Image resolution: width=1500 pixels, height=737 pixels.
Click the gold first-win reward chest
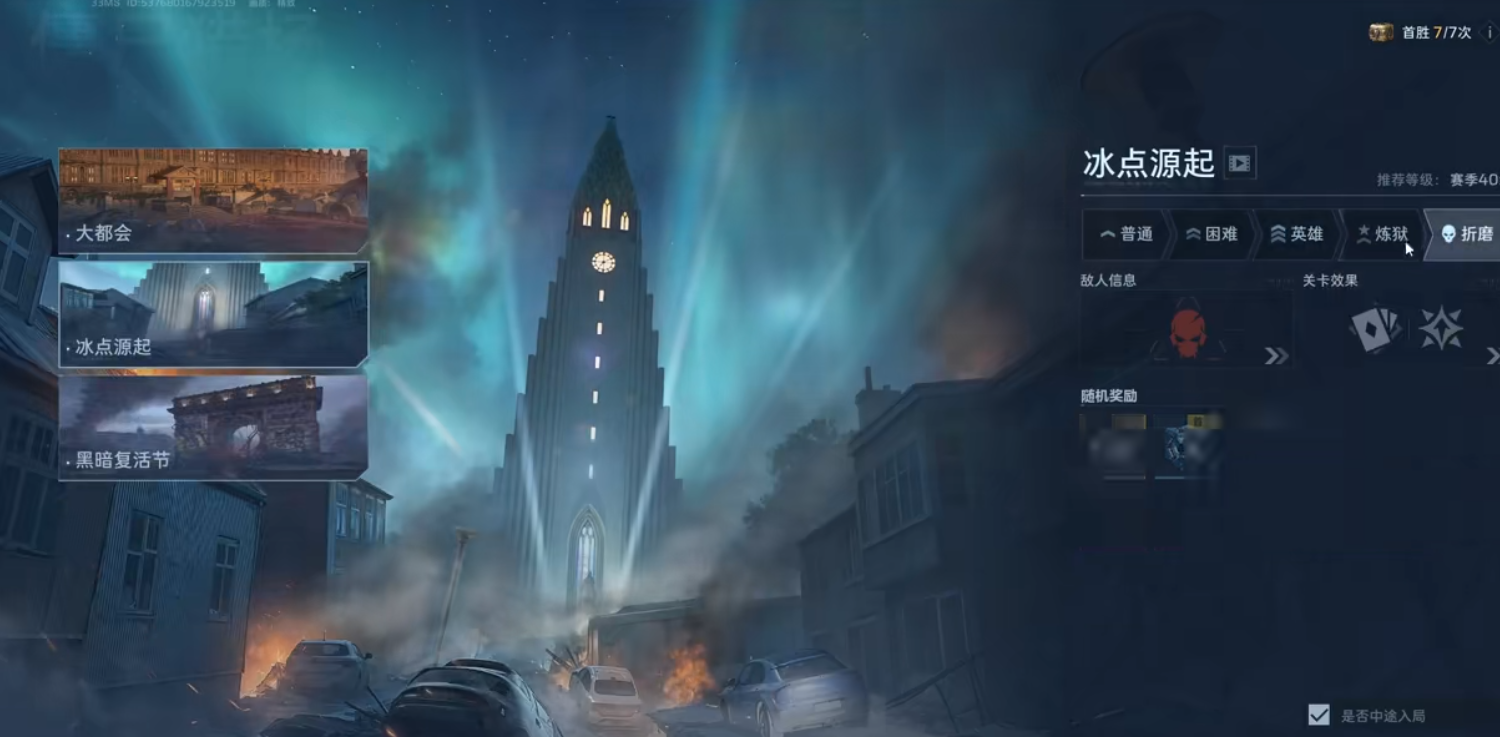point(1381,33)
